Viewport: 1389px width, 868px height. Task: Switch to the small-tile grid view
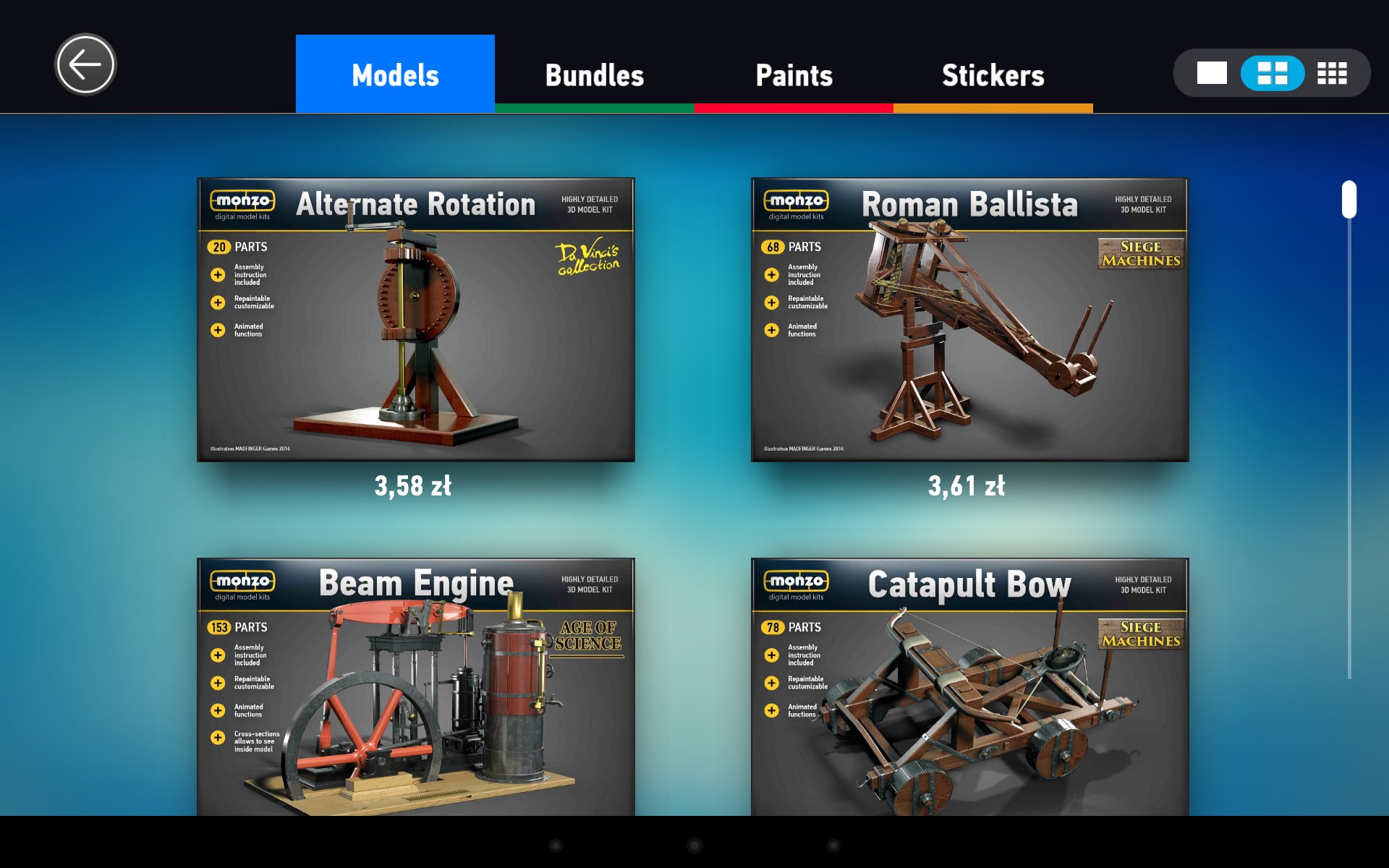point(1332,73)
